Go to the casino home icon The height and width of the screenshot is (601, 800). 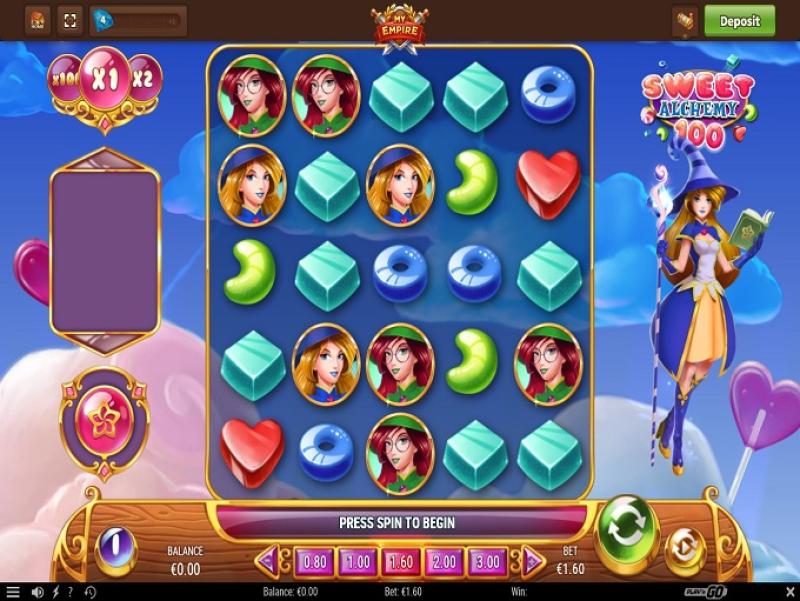click(x=37, y=20)
